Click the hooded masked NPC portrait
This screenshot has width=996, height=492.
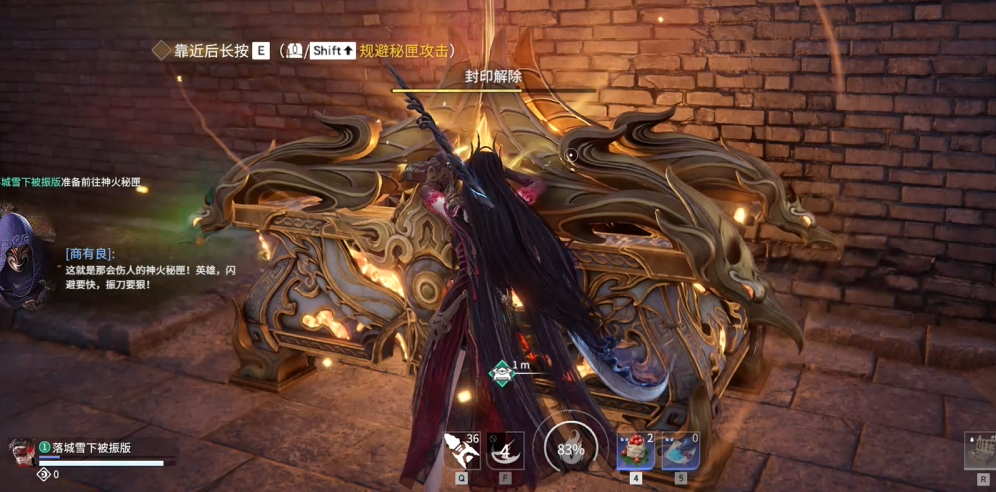coord(18,261)
